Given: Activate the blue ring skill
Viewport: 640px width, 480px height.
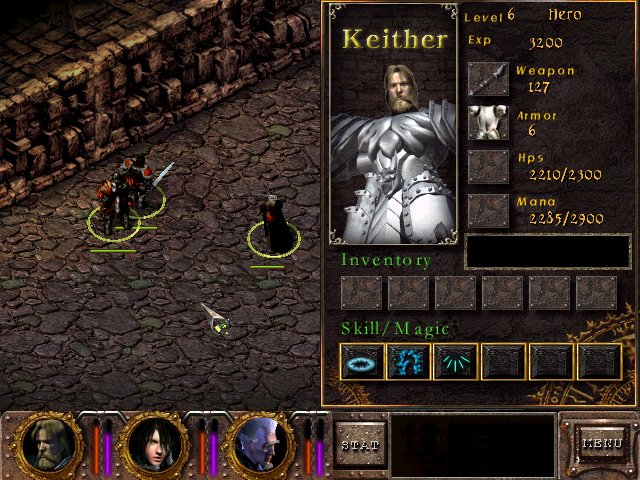Looking at the screenshot, I should tap(361, 362).
